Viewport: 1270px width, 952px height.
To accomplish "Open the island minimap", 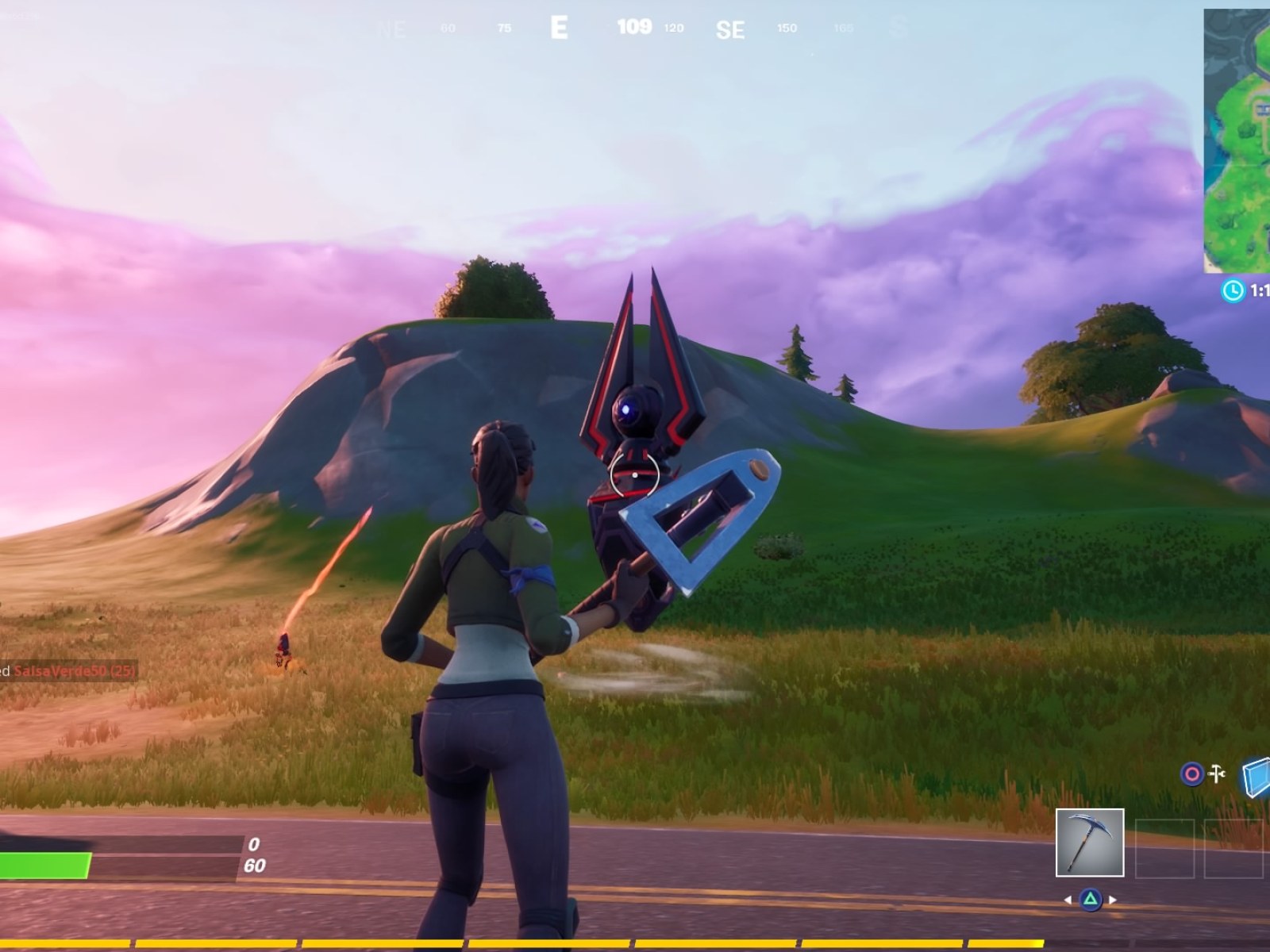I will click(1237, 140).
